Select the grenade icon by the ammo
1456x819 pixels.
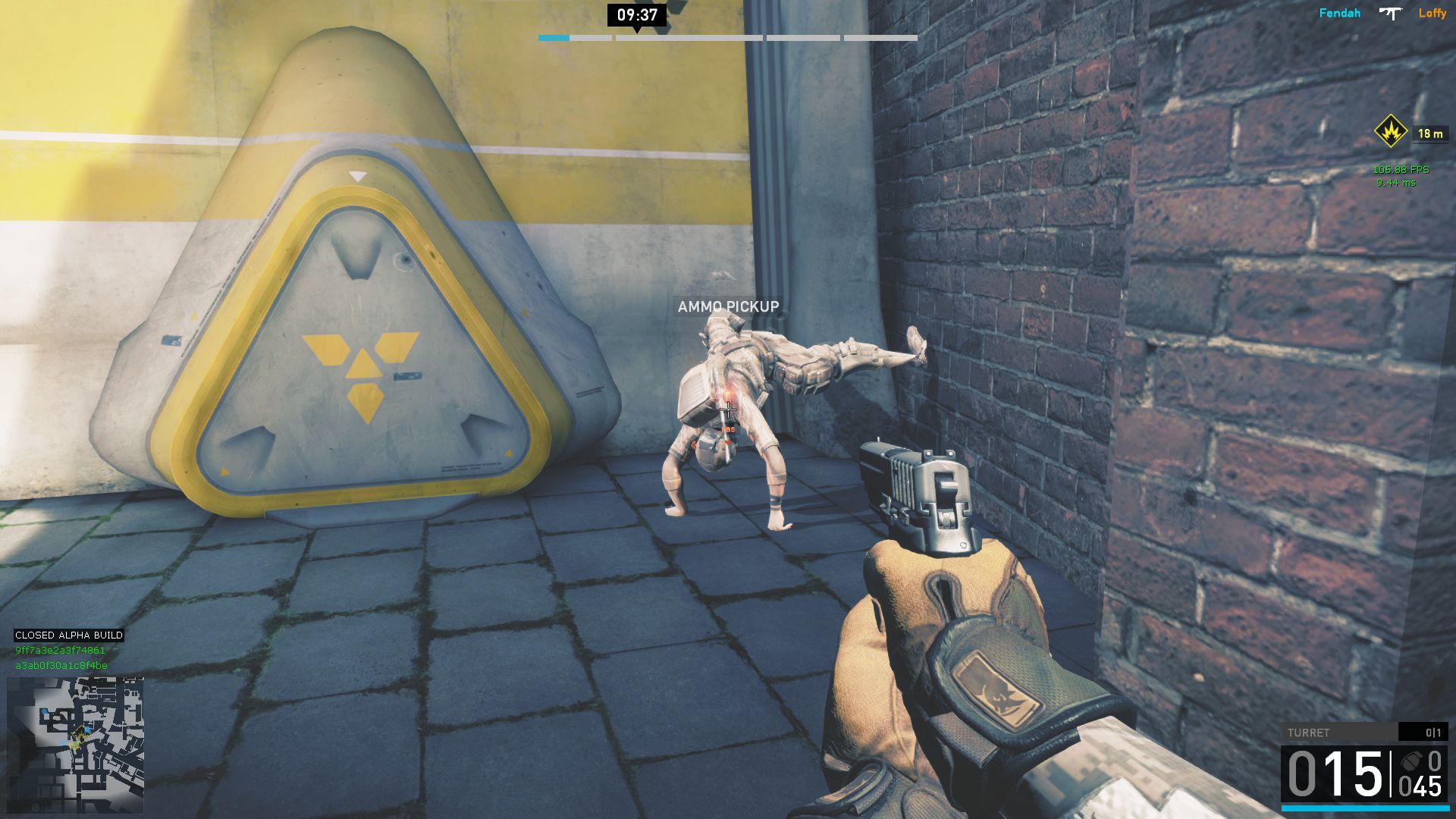tap(1410, 761)
